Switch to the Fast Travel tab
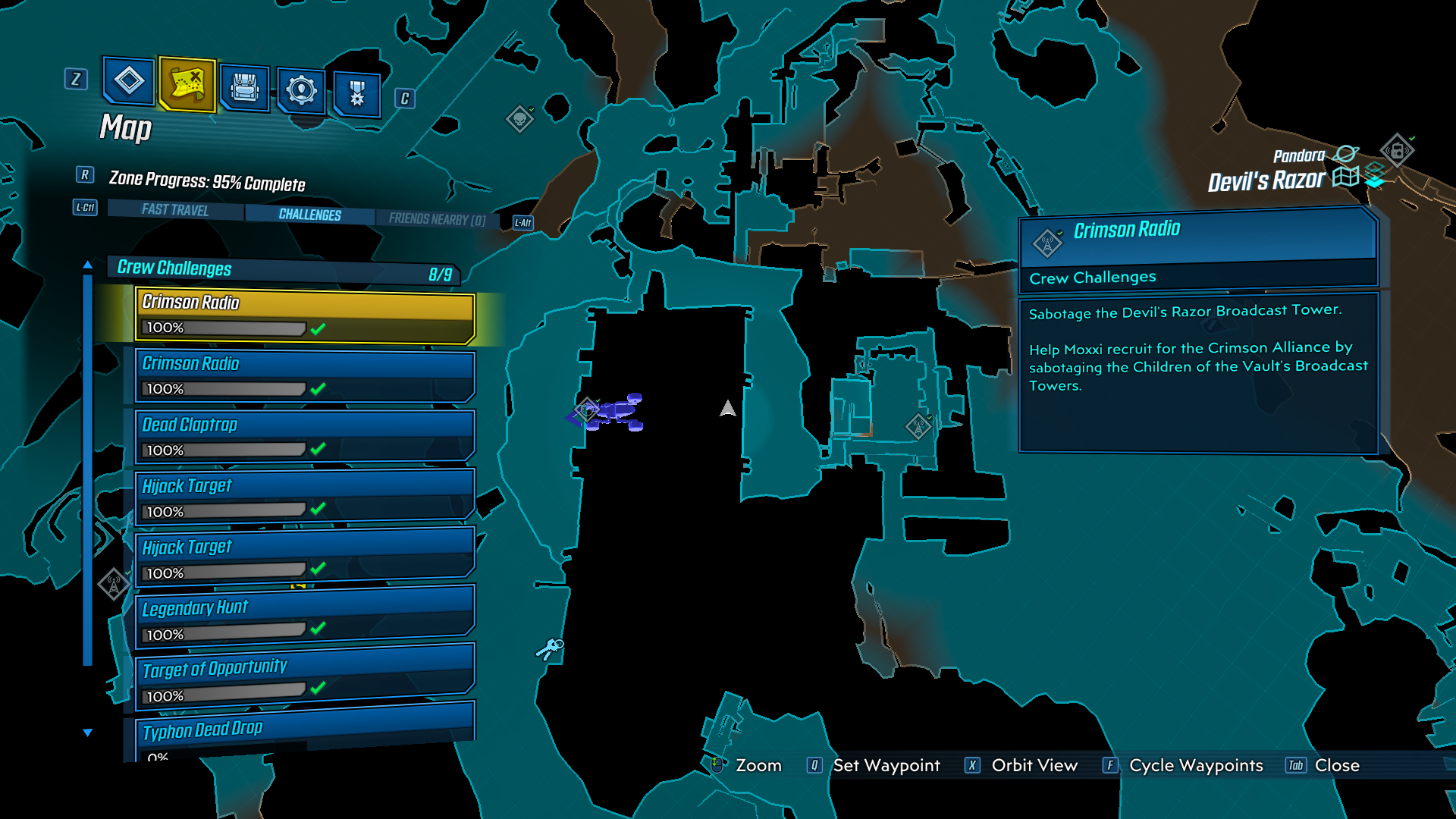1456x819 pixels. (173, 210)
